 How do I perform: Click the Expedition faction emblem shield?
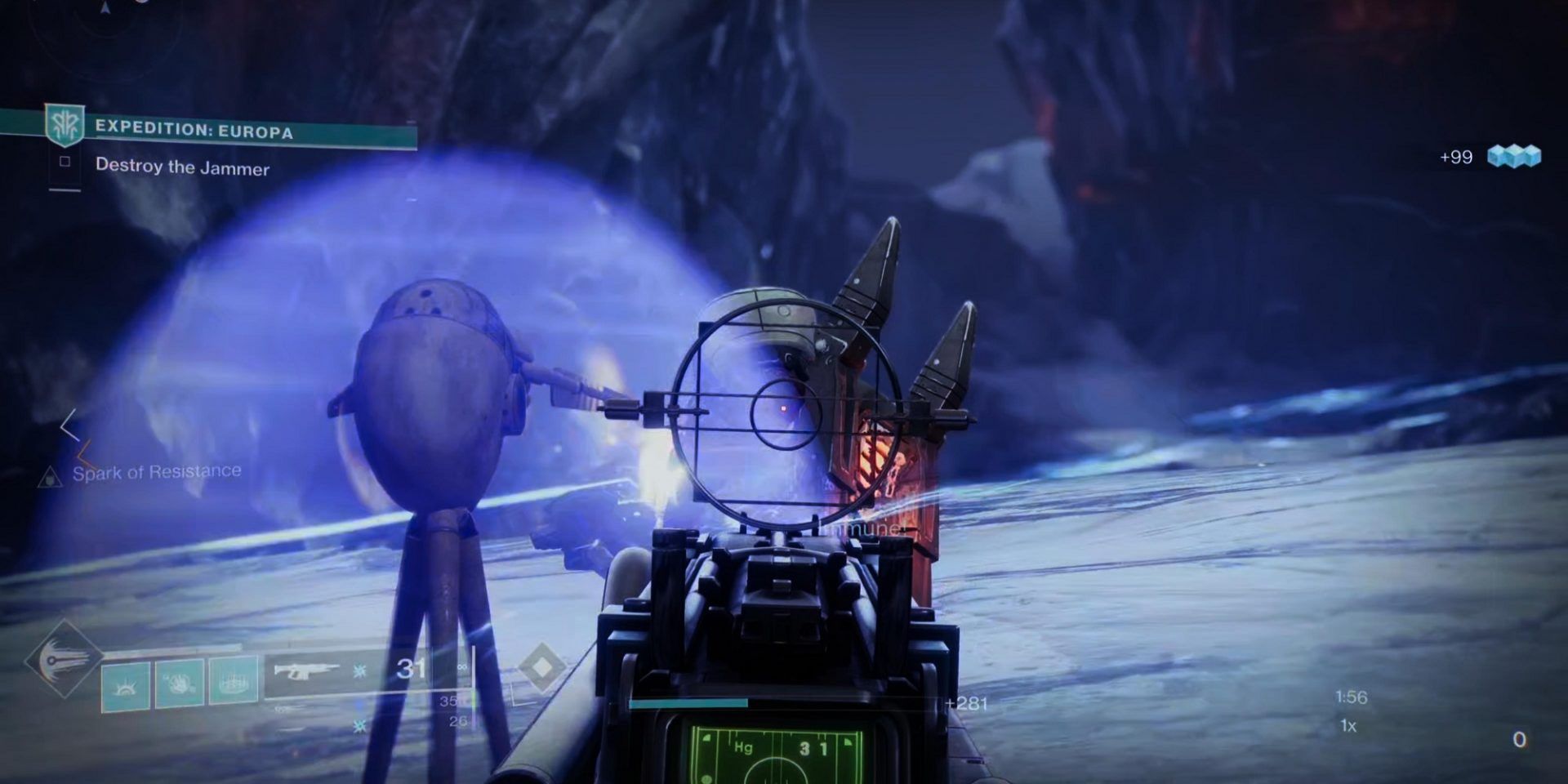(x=64, y=124)
